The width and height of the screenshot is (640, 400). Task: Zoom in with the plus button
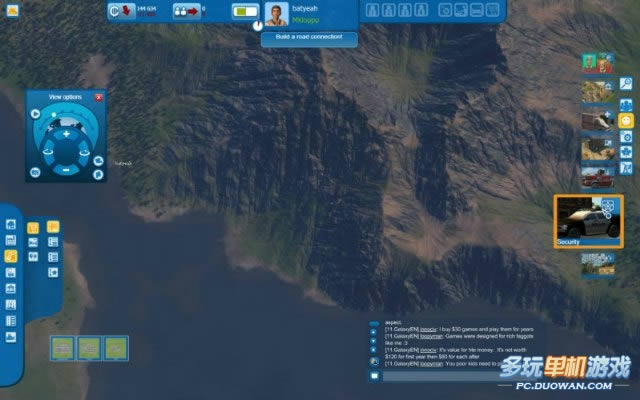66,133
